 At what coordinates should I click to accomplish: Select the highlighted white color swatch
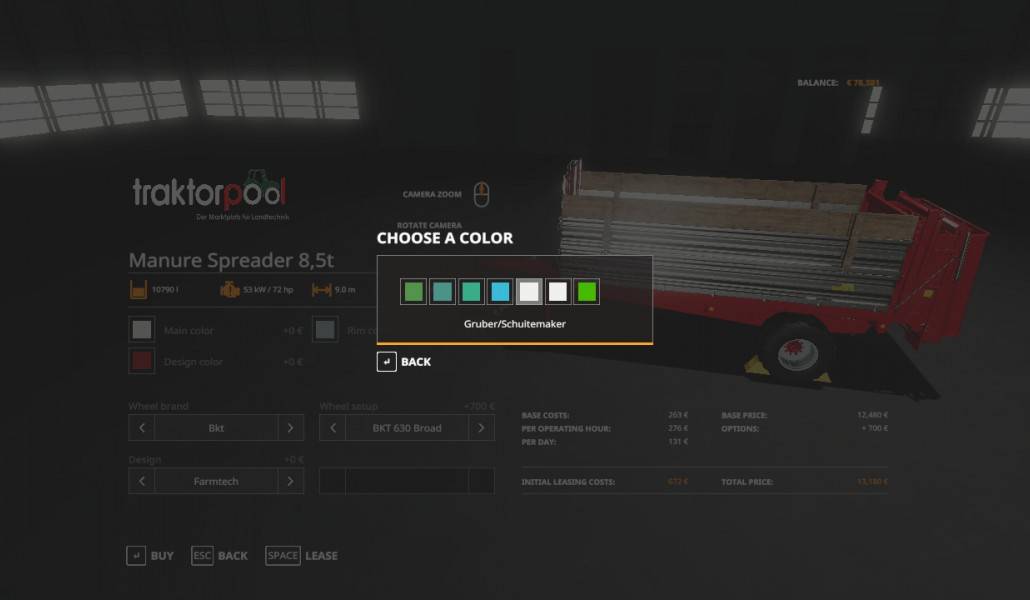click(x=529, y=291)
